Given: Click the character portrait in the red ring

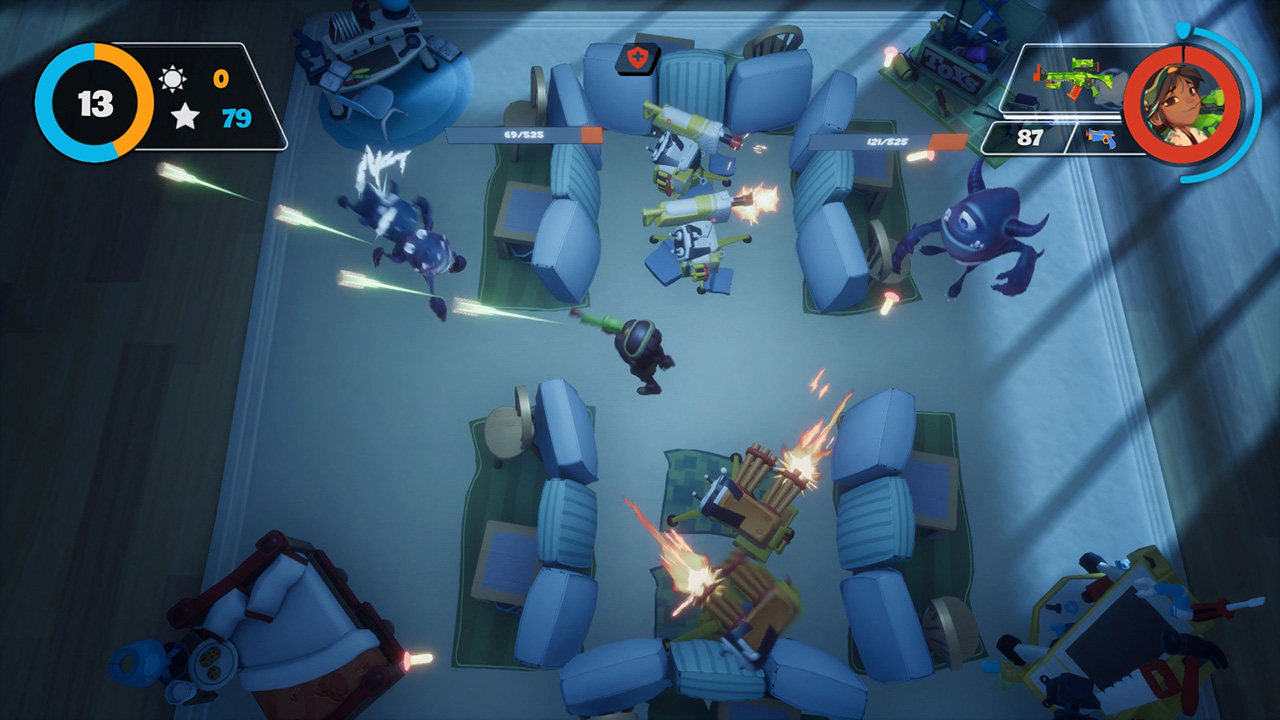Looking at the screenshot, I should click(1182, 103).
